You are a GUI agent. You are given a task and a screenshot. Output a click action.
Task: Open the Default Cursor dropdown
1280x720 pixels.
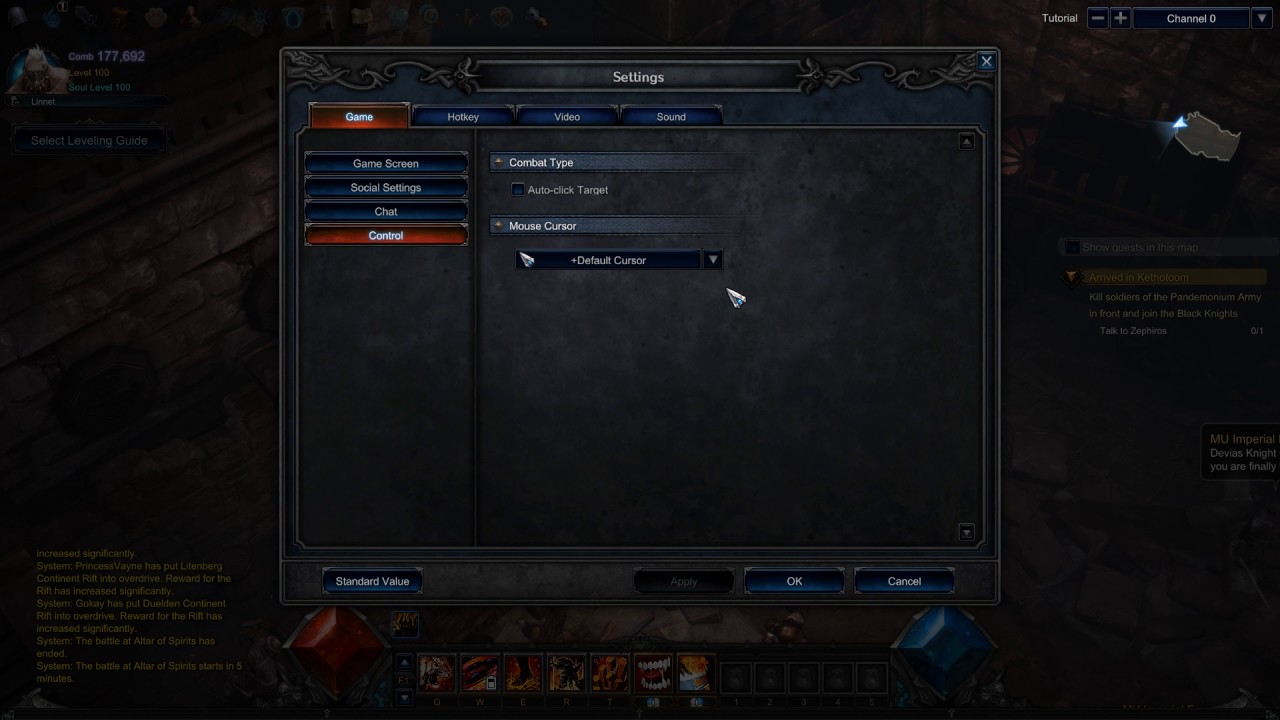point(712,259)
